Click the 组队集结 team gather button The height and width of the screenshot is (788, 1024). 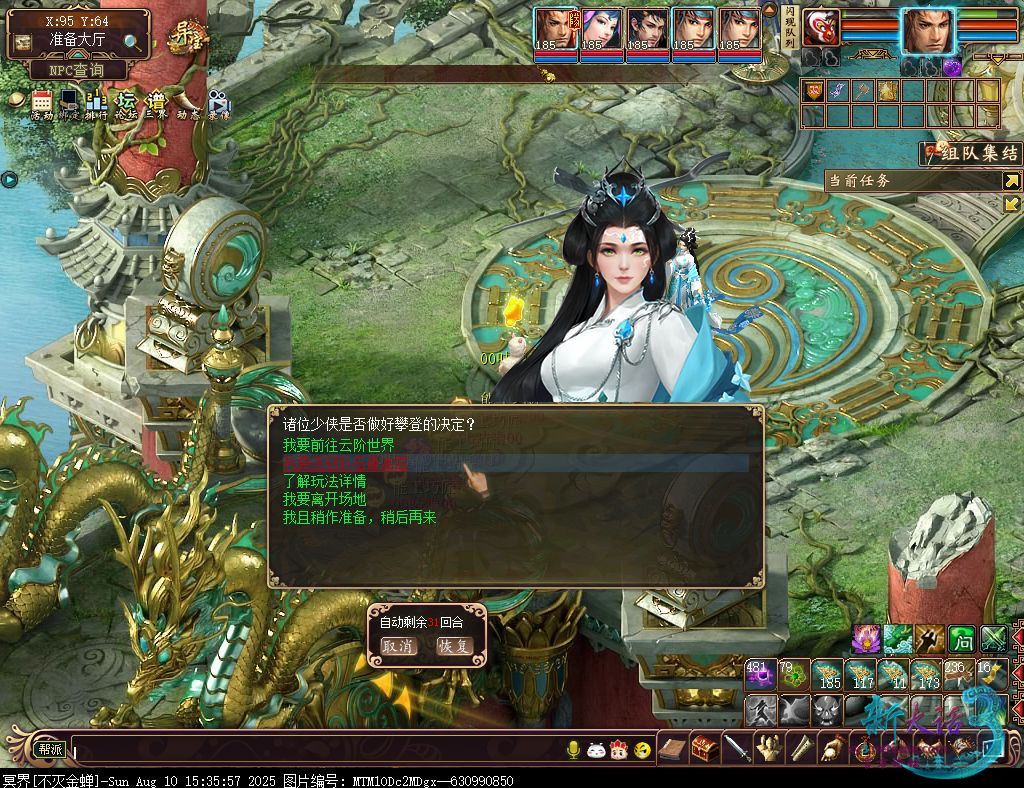click(x=970, y=153)
